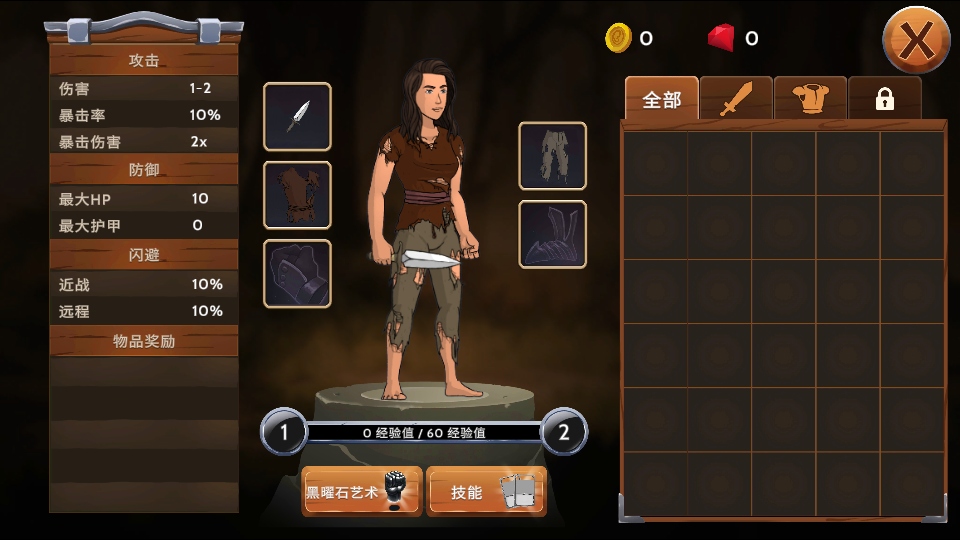Choose the torn shirt equipment slot
The width and height of the screenshot is (960, 540).
[297, 195]
